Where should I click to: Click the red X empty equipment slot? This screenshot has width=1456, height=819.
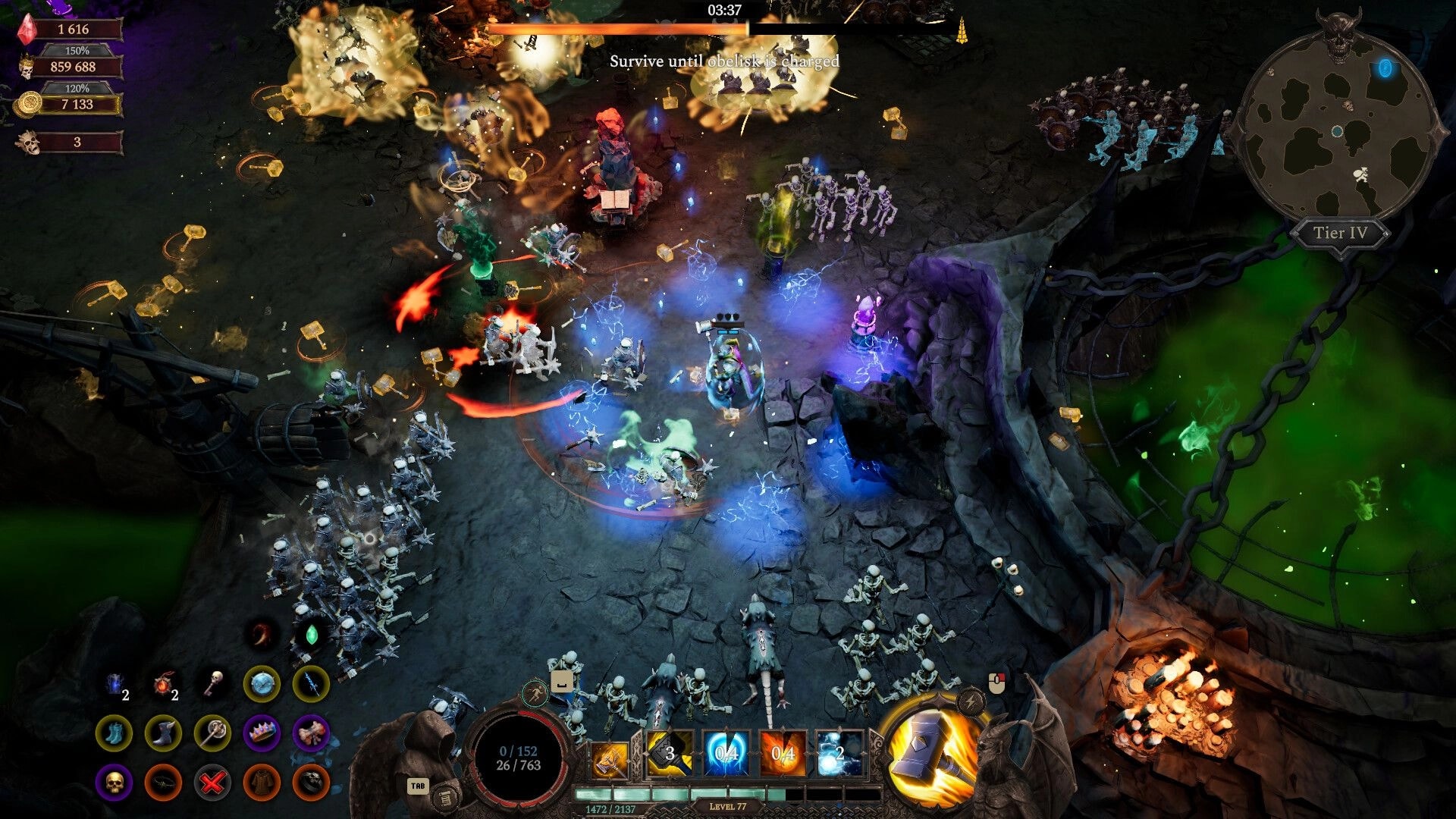point(212,782)
